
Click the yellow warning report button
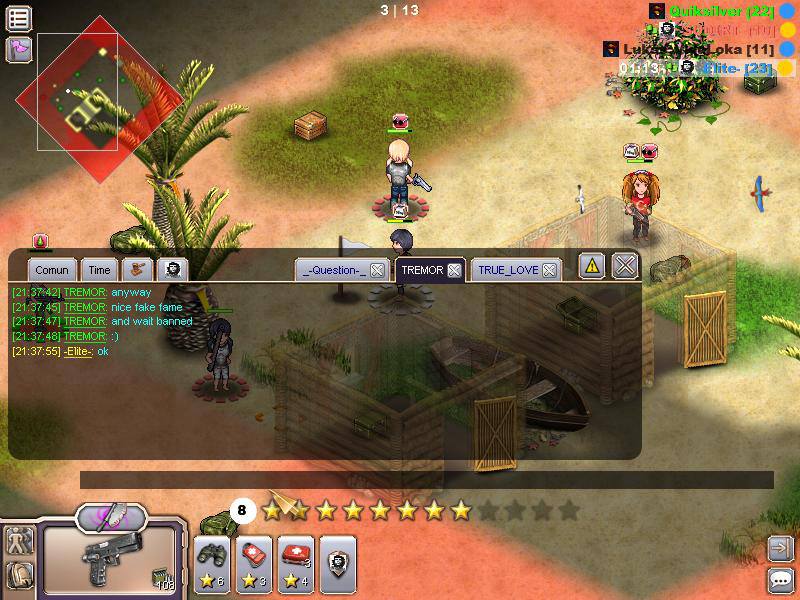click(592, 266)
